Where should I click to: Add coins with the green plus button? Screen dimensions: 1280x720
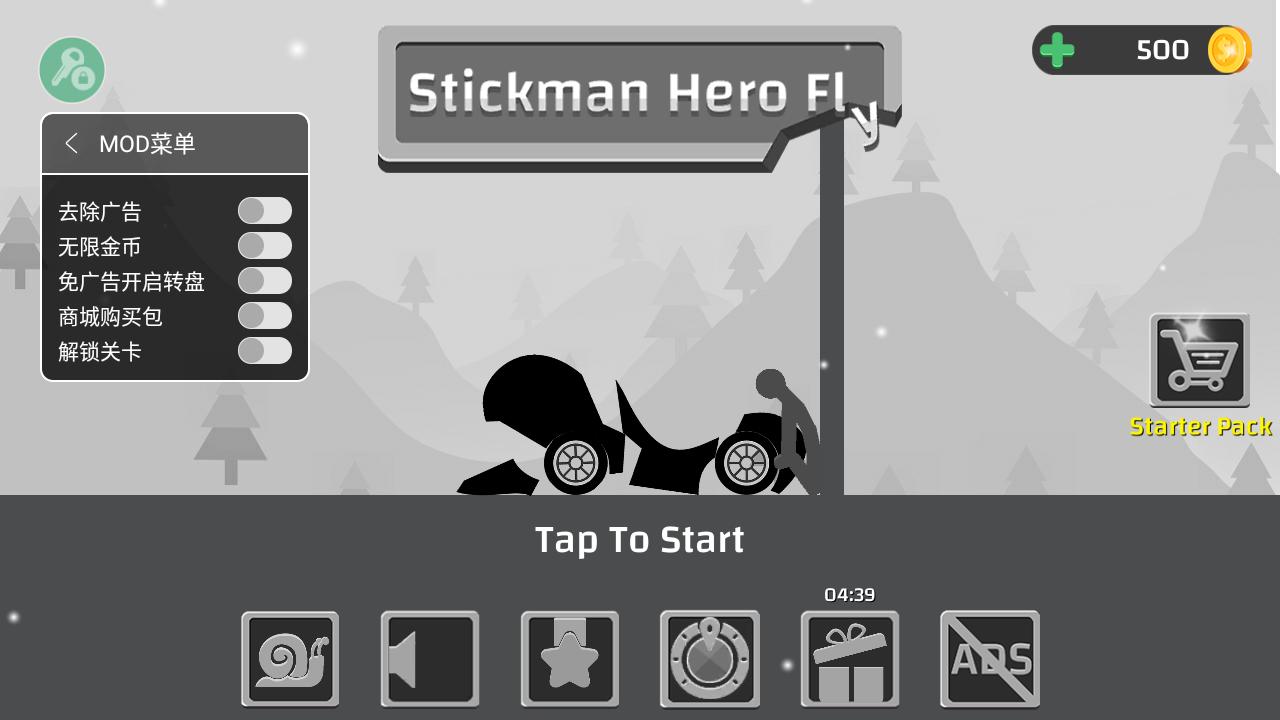1057,50
